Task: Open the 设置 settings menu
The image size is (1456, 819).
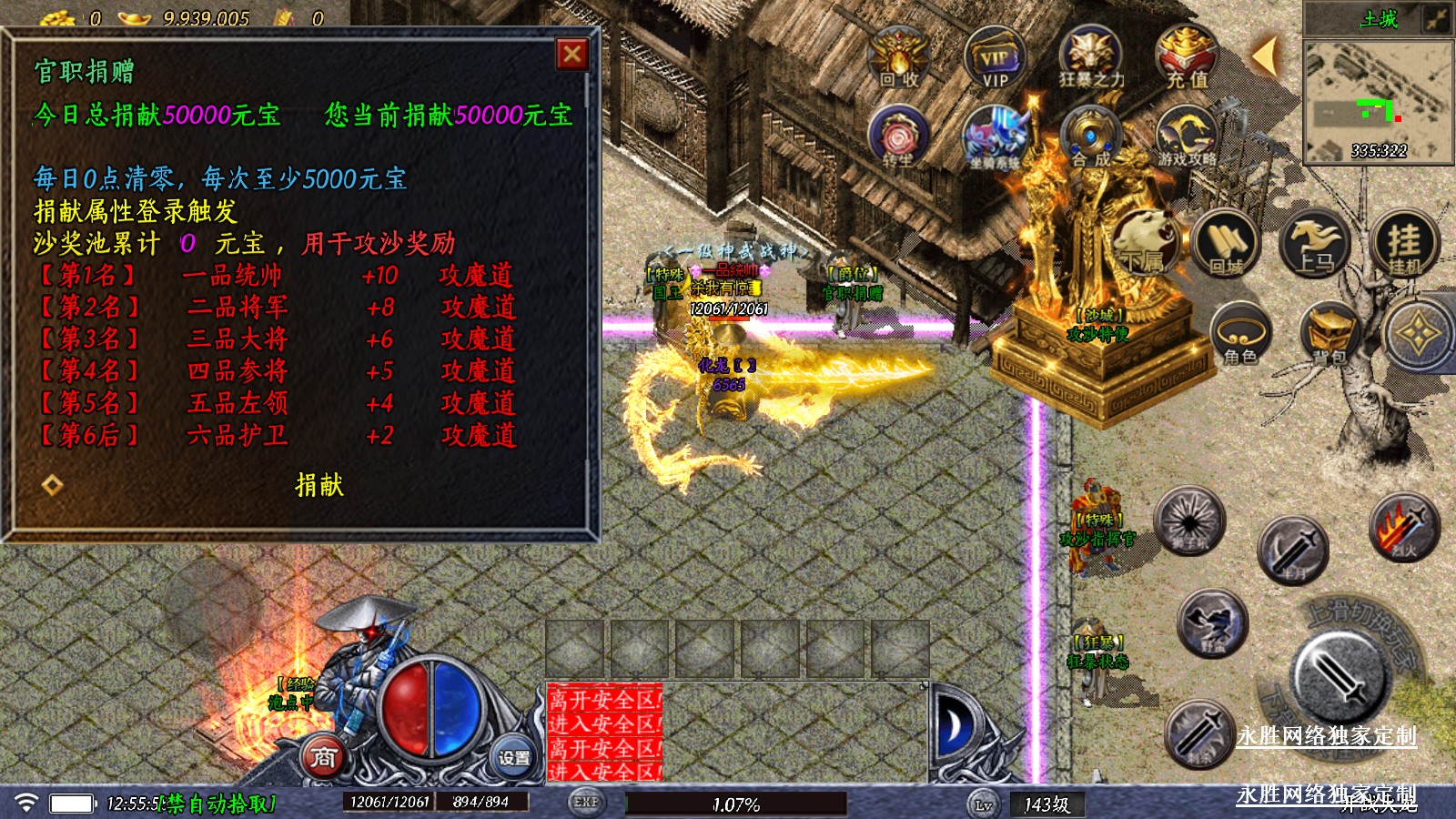Action: click(513, 757)
